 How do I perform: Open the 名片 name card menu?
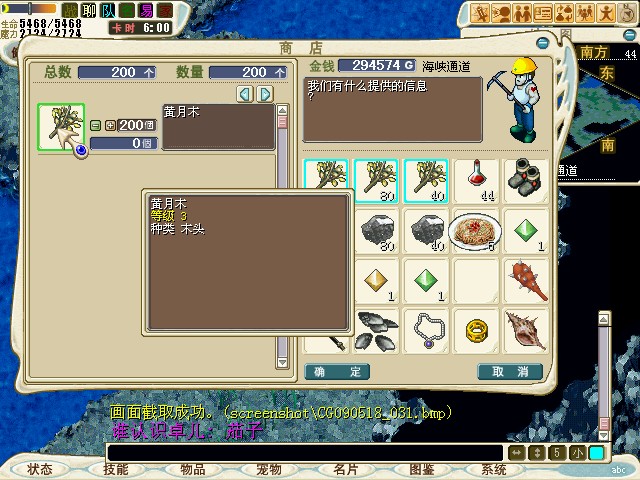345,469
